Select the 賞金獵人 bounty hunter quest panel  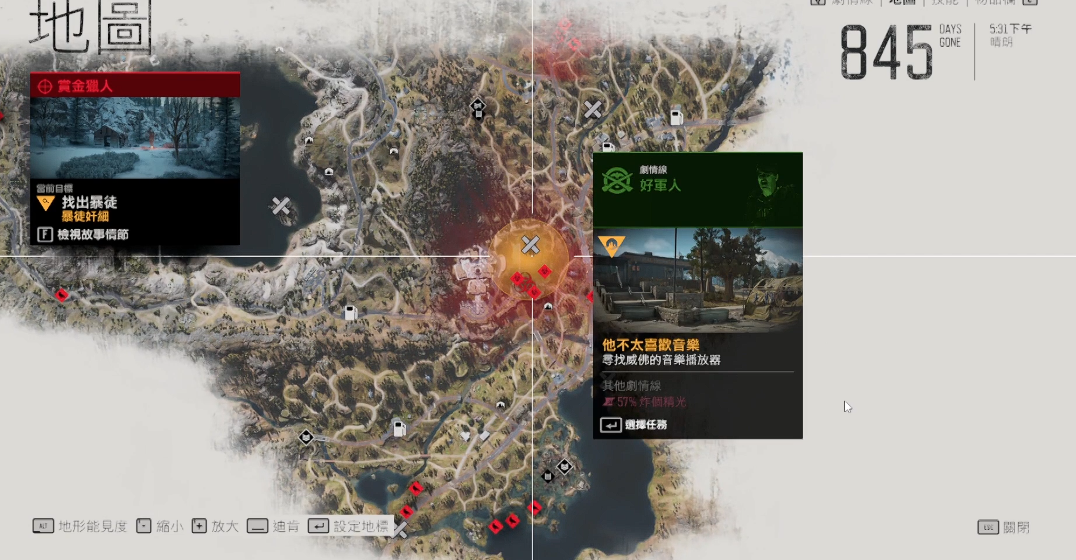tap(135, 86)
